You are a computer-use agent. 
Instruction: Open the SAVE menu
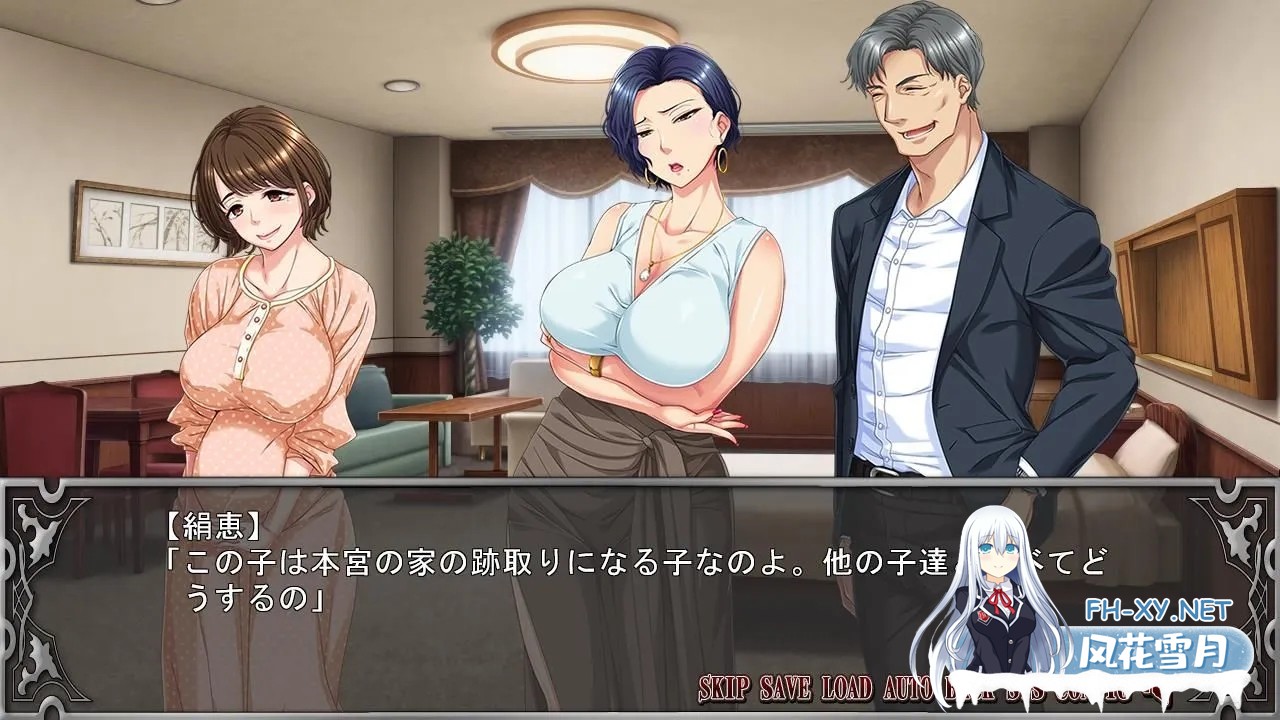[x=786, y=688]
